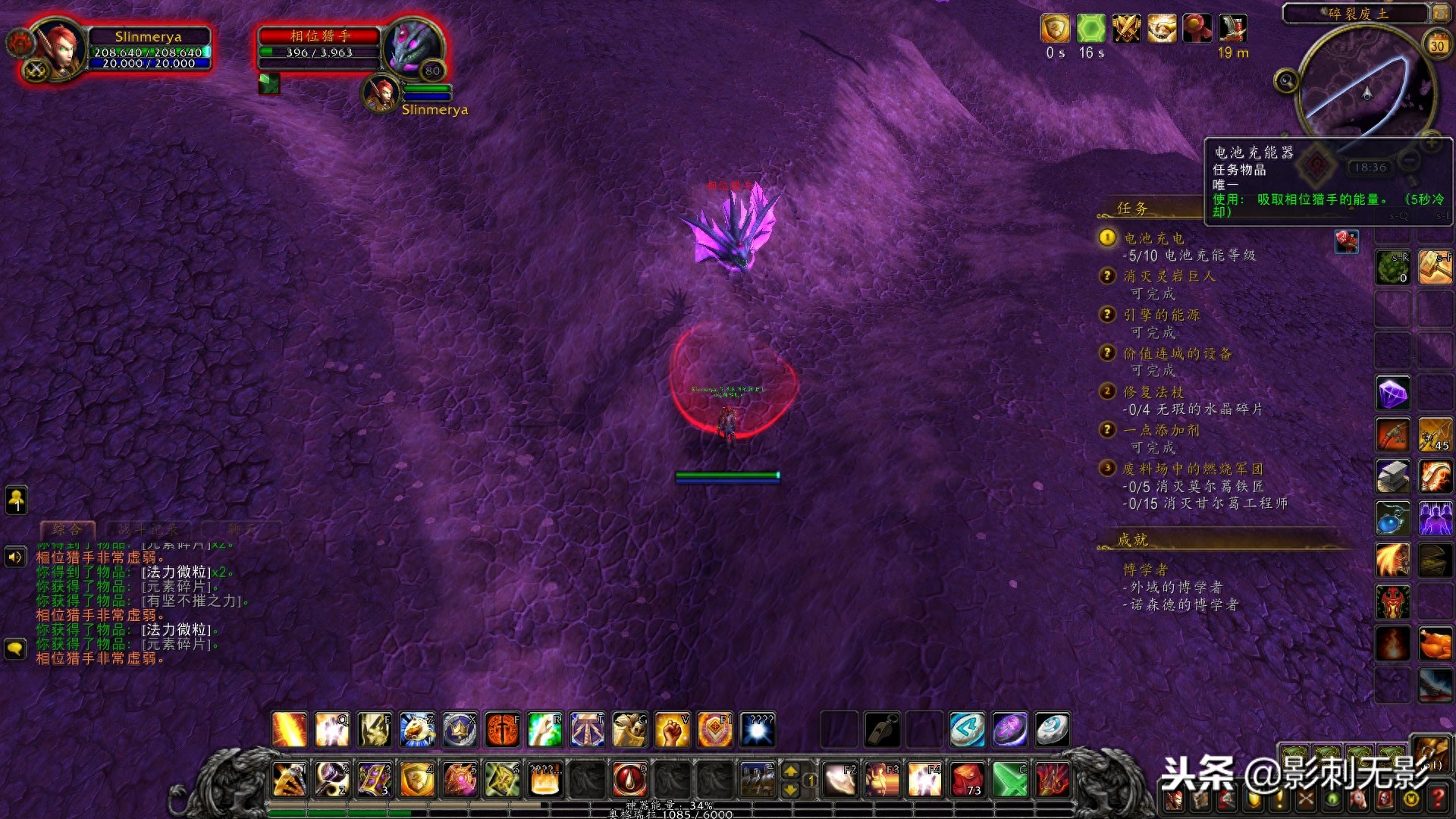Click the action bar page up arrow
Screen dimensions: 1456x819
[791, 771]
